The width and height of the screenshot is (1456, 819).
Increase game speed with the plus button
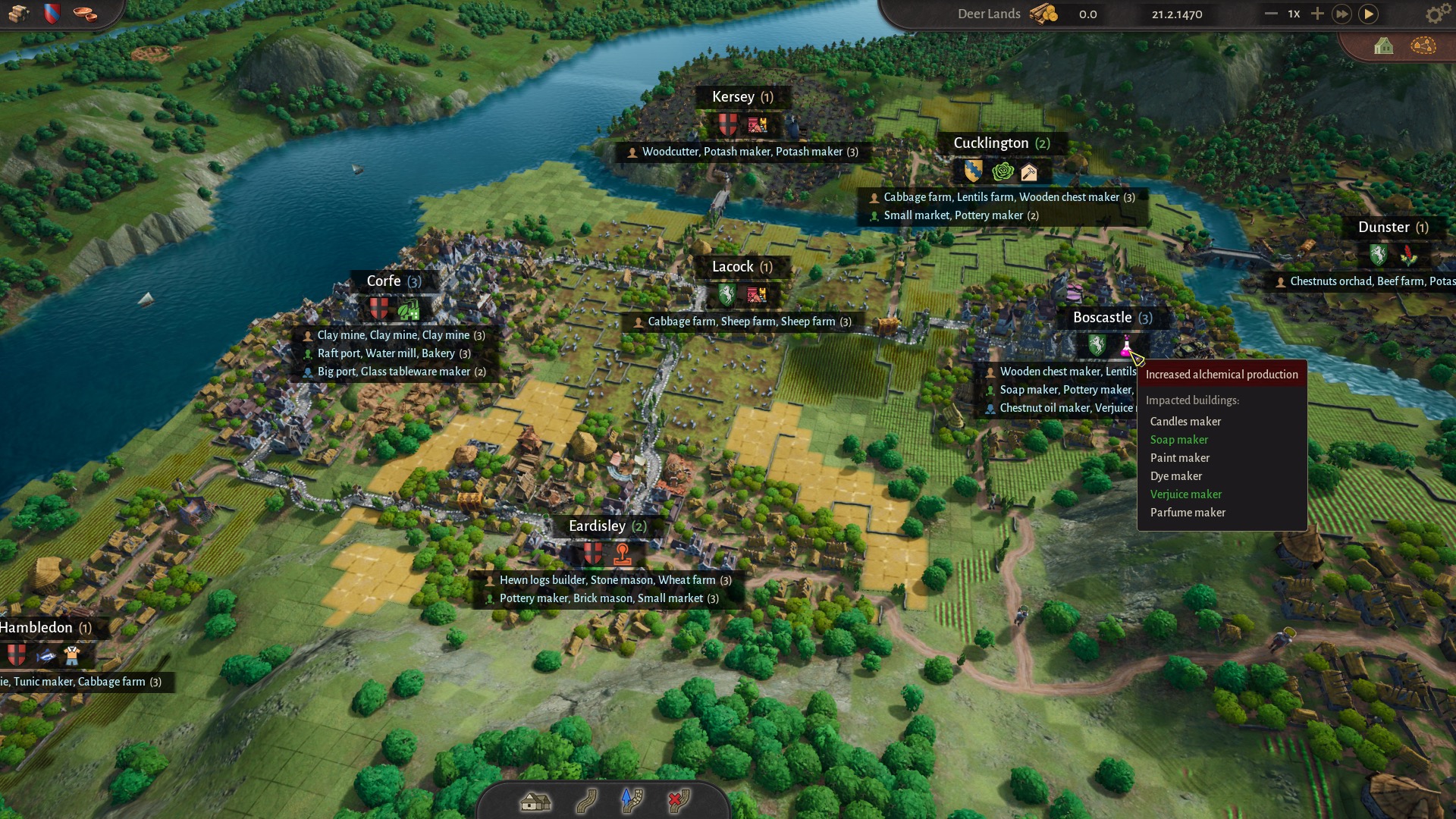(1317, 14)
